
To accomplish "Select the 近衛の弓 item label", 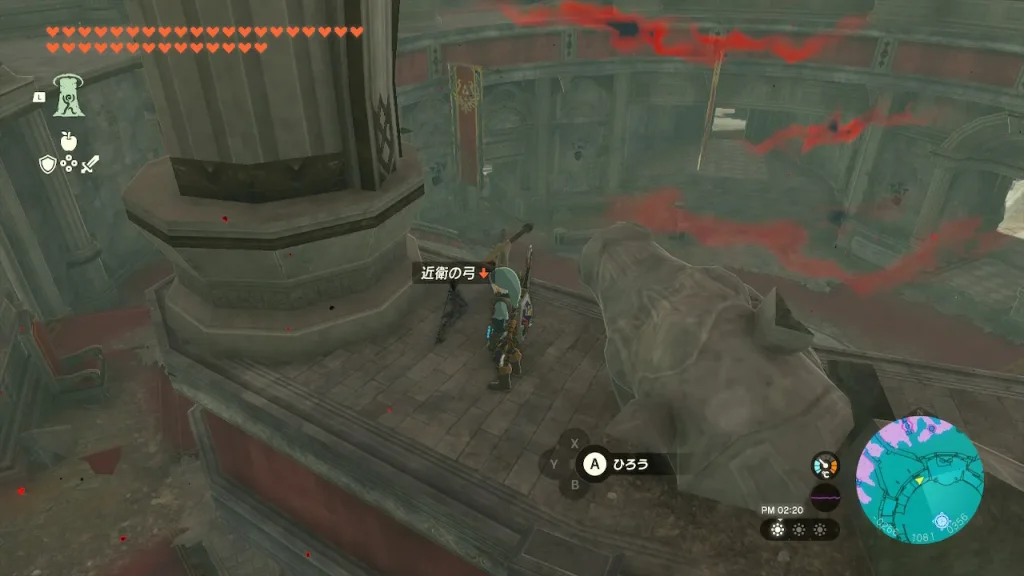I will pyautogui.click(x=448, y=273).
